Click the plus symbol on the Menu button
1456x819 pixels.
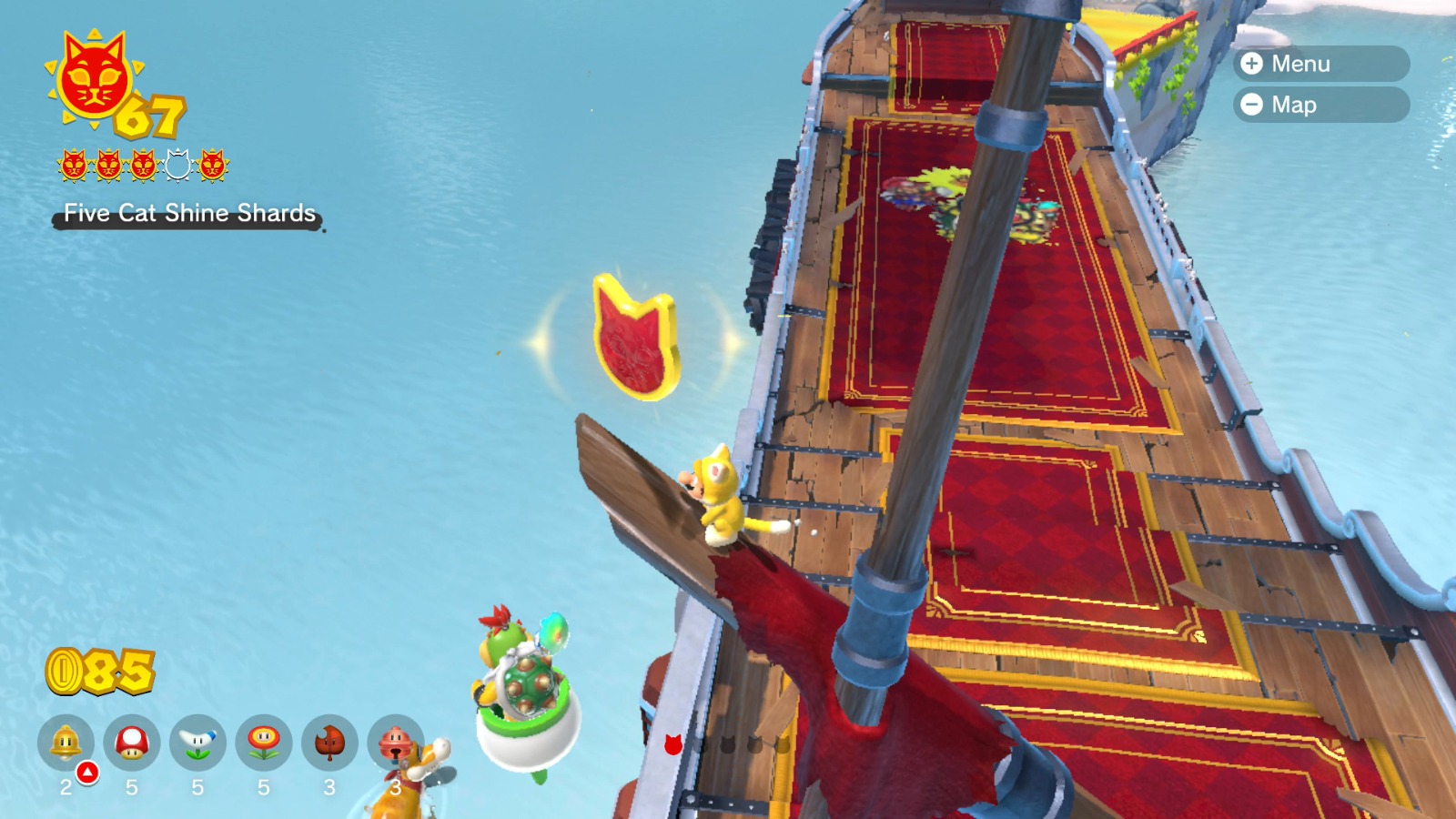[x=1251, y=64]
